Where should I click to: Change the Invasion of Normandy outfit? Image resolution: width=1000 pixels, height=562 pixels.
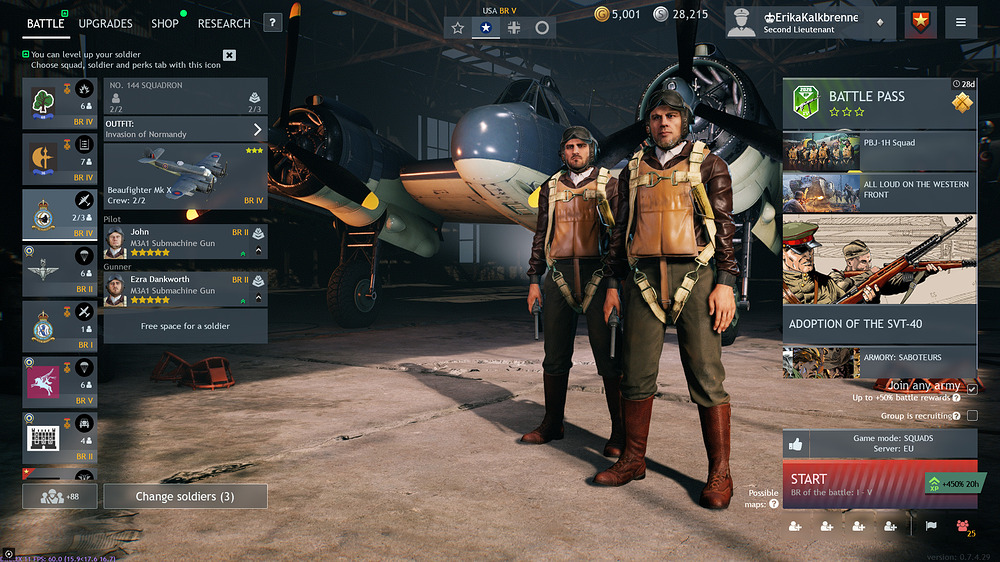[x=185, y=129]
